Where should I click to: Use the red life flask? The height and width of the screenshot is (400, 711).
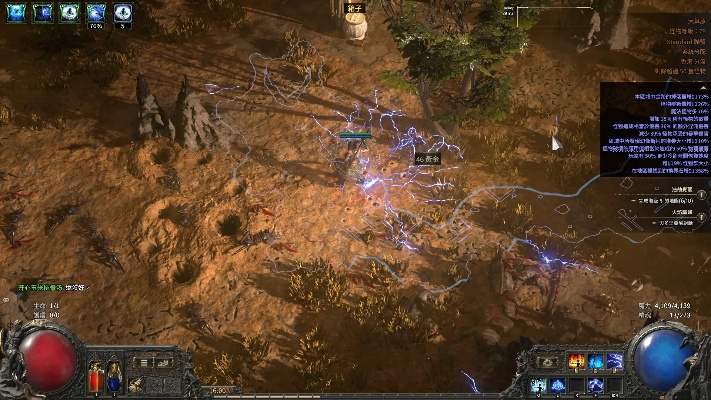coord(97,379)
